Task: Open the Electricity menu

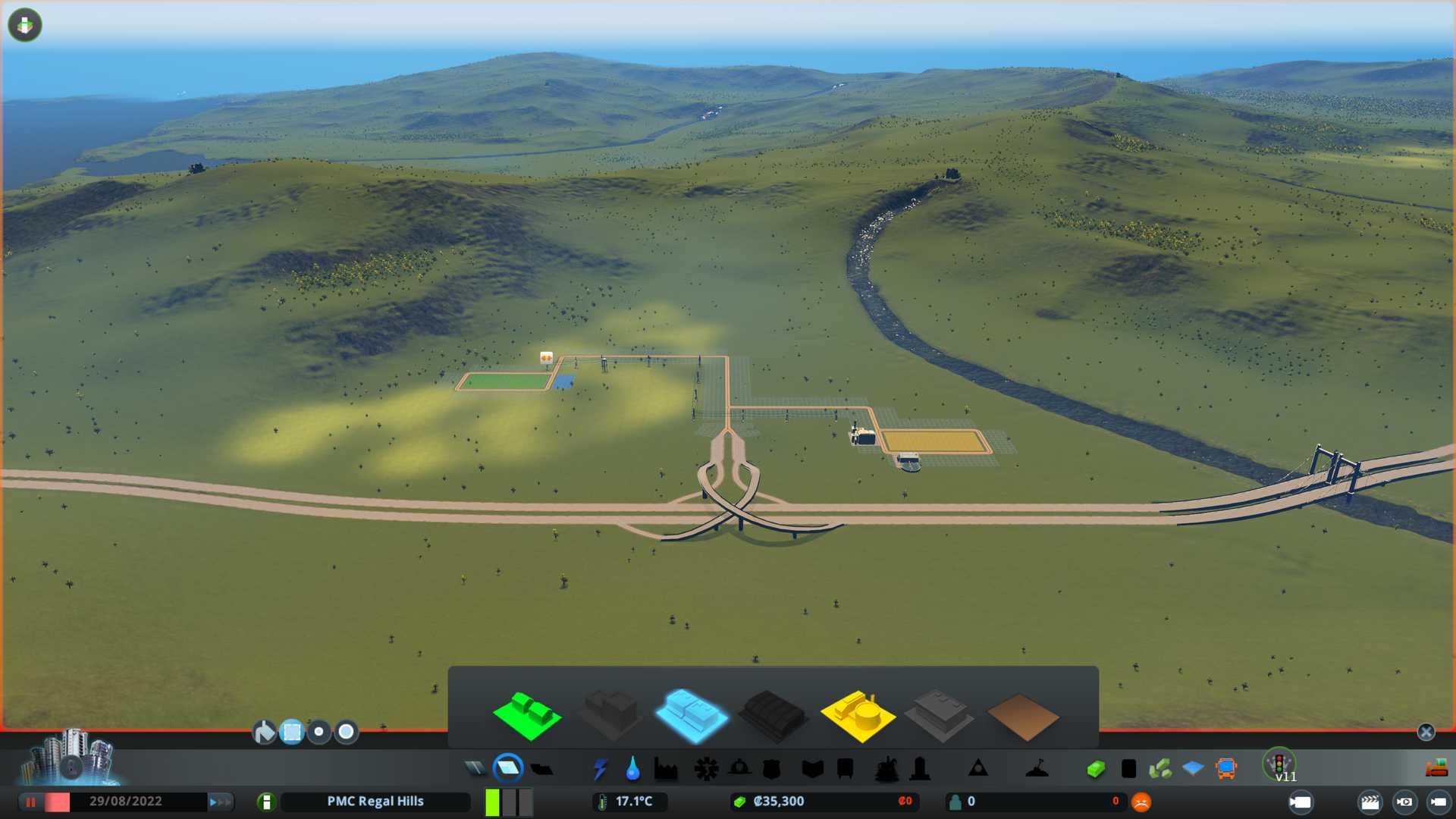Action: 600,769
